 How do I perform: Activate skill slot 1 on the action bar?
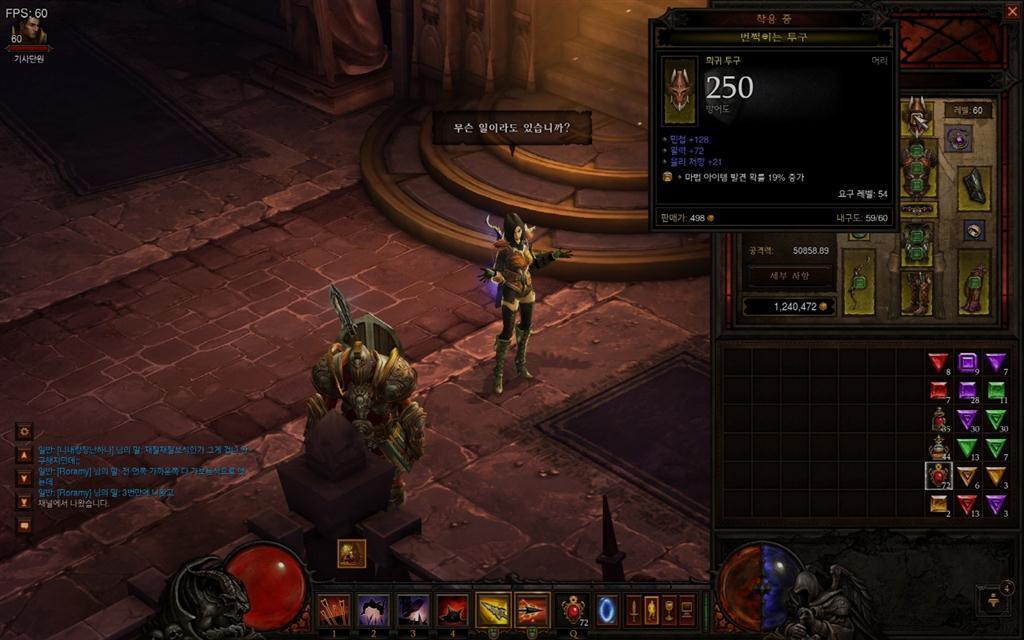[334, 608]
